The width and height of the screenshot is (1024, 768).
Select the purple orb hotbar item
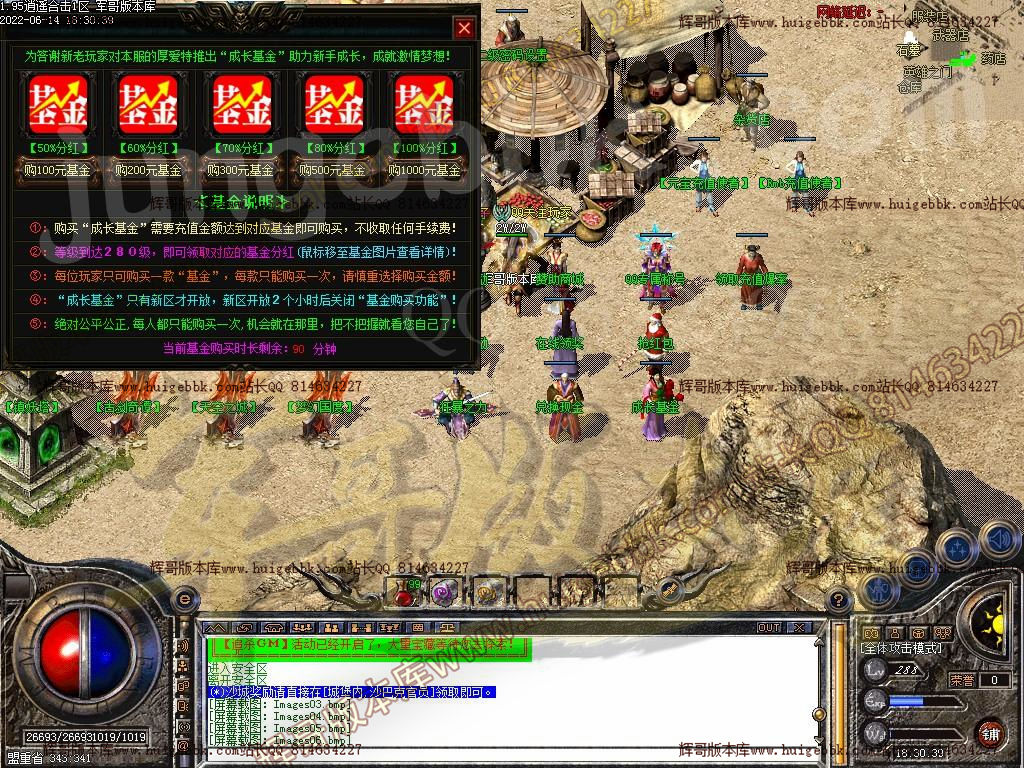(443, 592)
